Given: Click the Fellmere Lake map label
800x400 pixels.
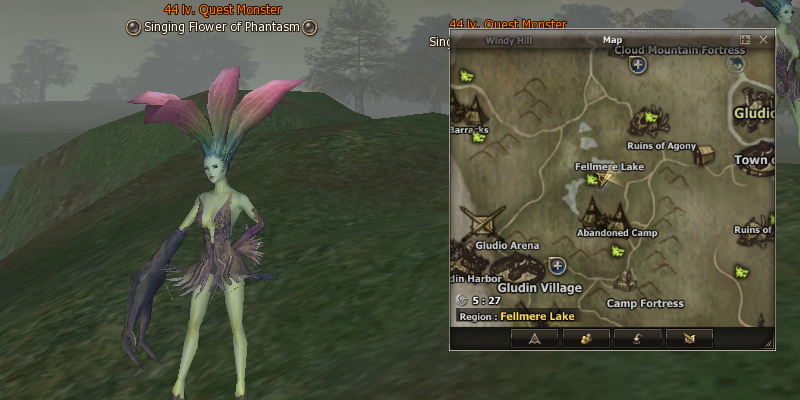Looking at the screenshot, I should pos(609,166).
